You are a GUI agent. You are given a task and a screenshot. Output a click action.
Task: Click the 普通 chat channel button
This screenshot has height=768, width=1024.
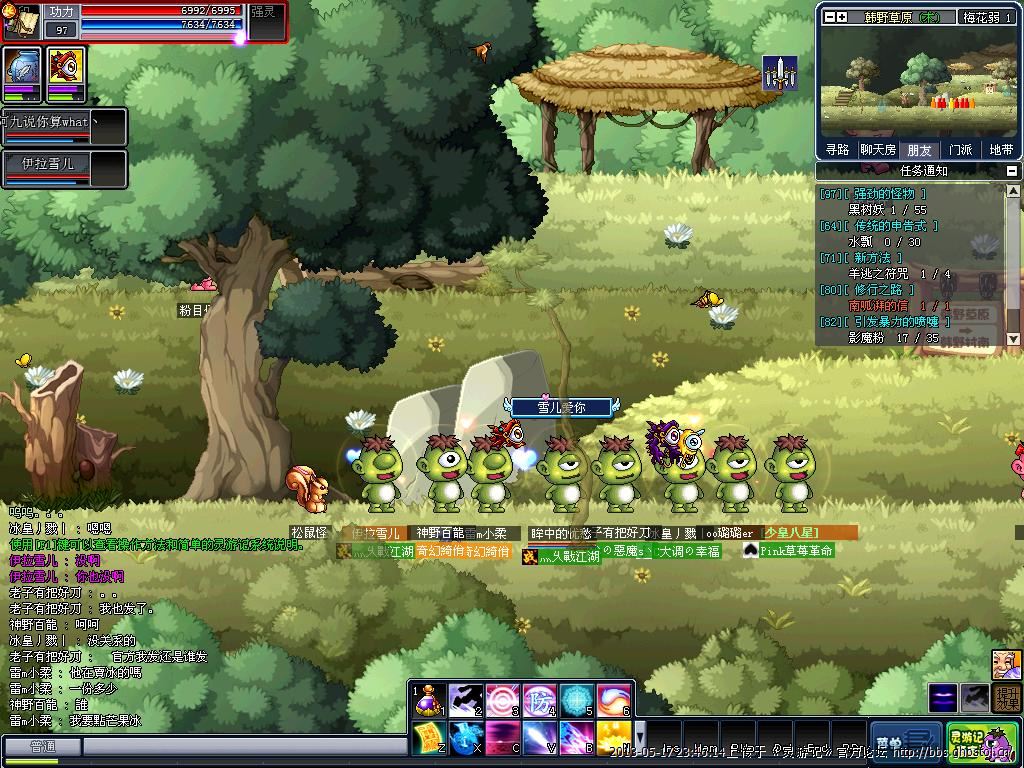point(42,747)
